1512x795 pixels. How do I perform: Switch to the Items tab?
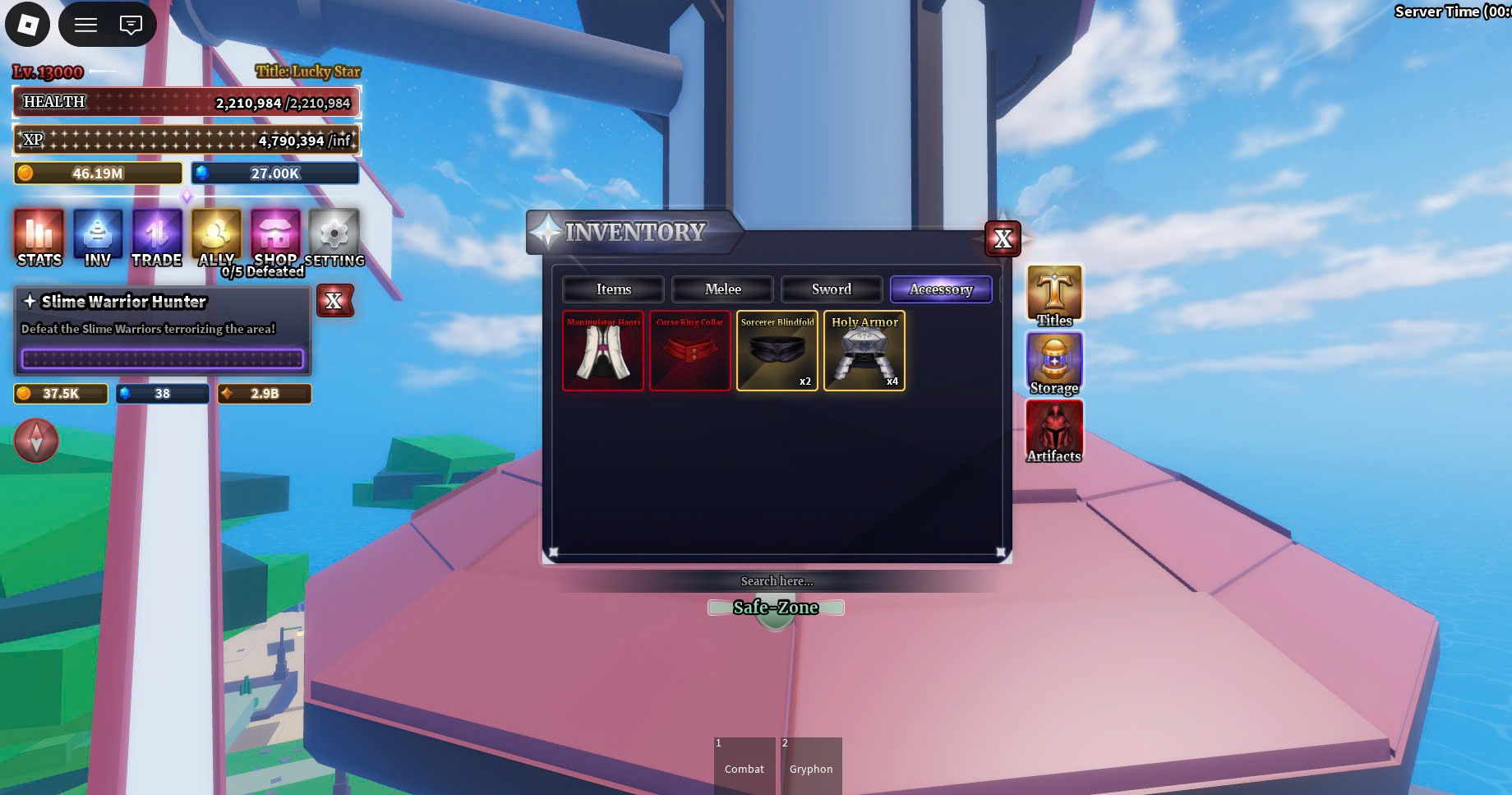click(x=613, y=289)
